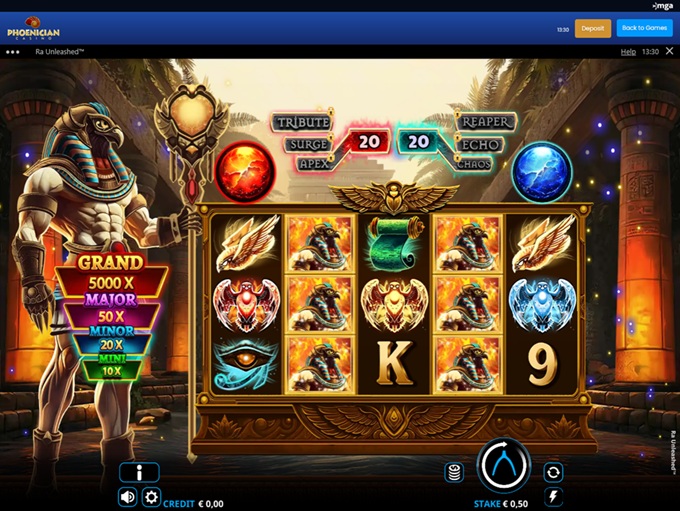Go Back to Games
This screenshot has width=680, height=511.
point(644,28)
